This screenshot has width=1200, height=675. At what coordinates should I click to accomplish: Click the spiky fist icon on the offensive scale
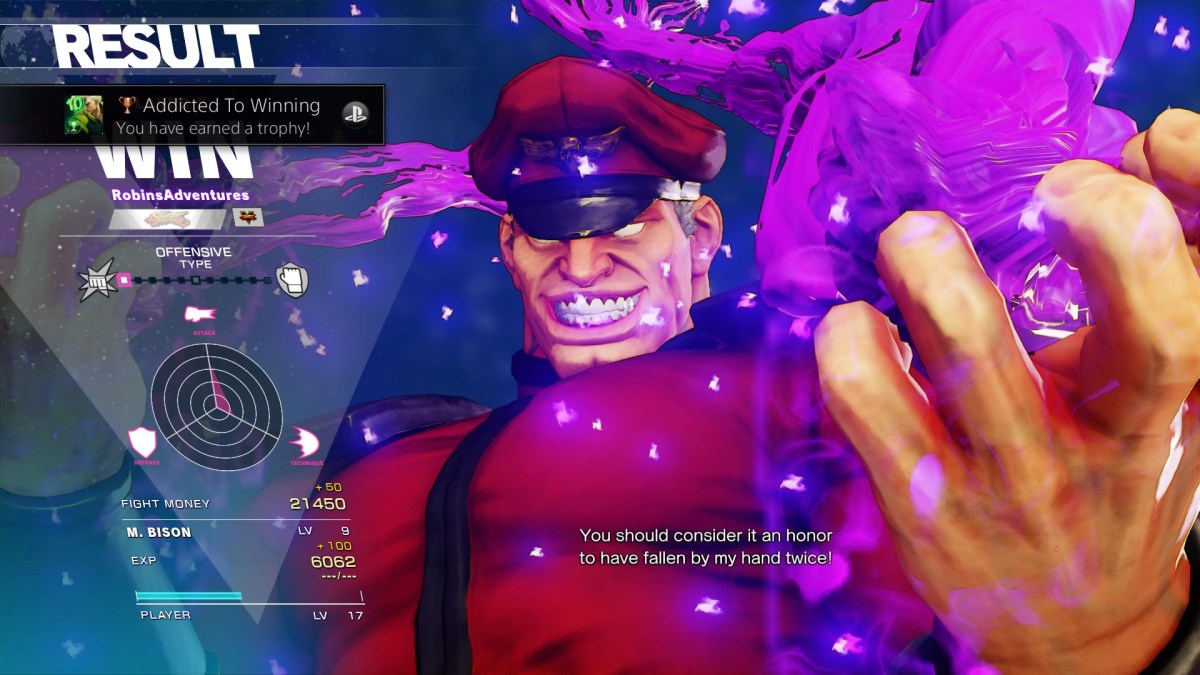(97, 280)
